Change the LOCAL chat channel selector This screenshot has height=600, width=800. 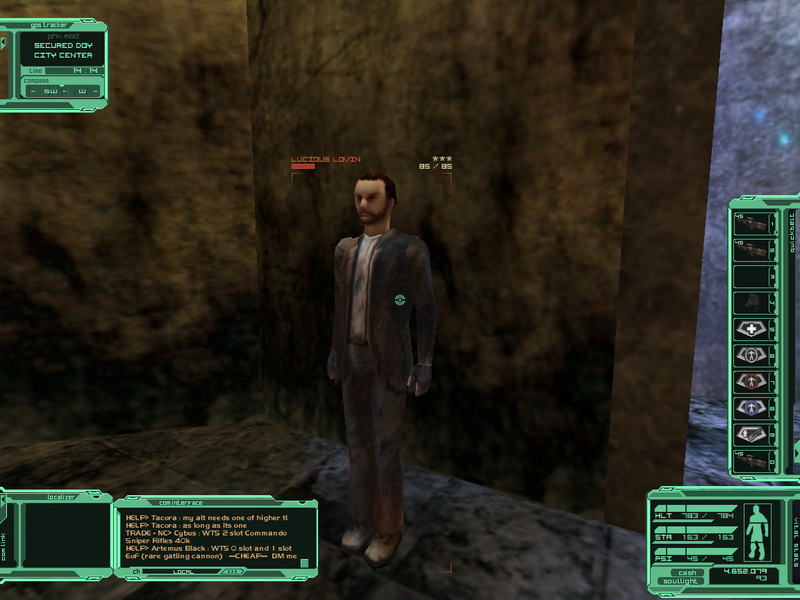coord(183,572)
